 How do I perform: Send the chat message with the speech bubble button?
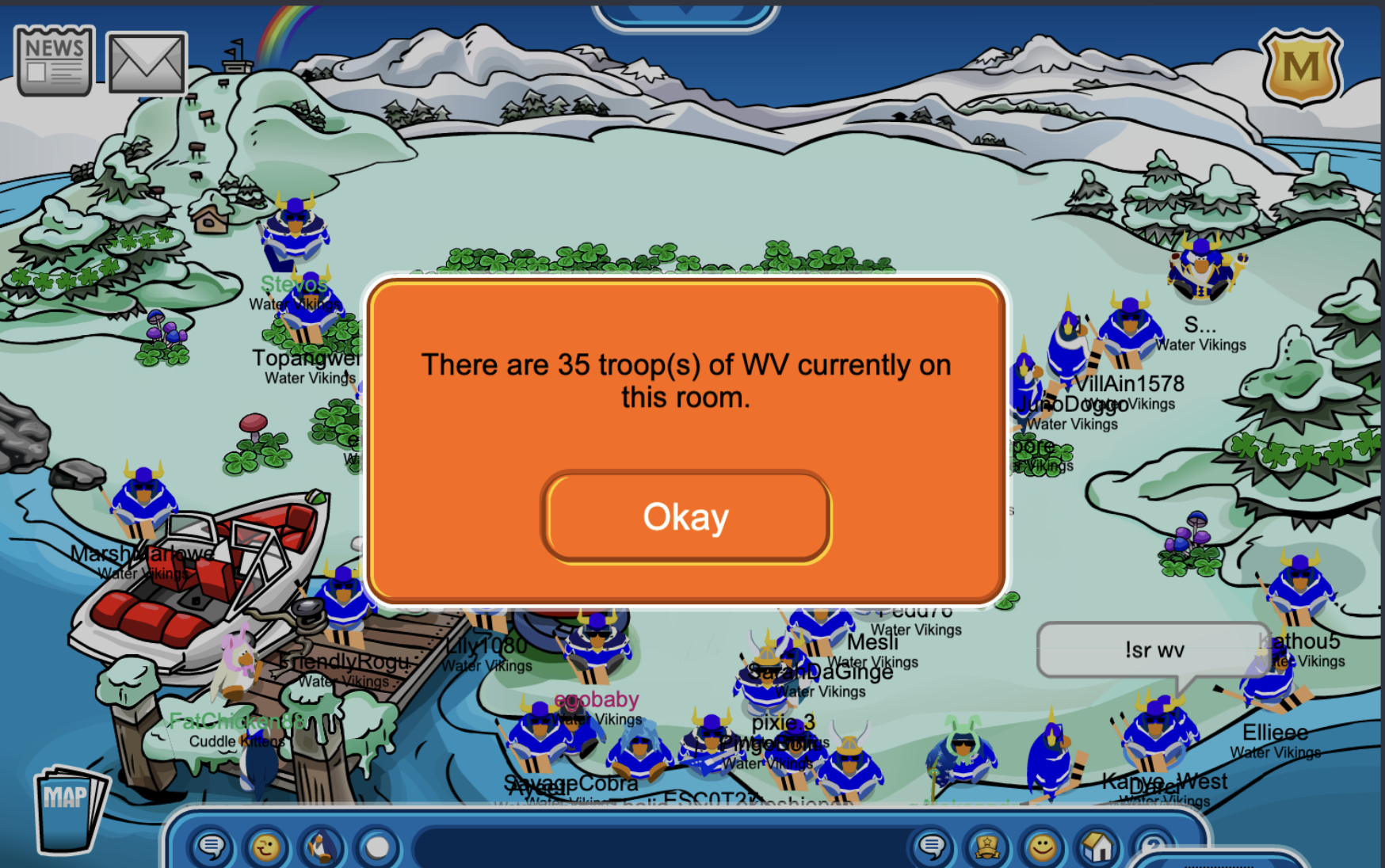pos(932,847)
